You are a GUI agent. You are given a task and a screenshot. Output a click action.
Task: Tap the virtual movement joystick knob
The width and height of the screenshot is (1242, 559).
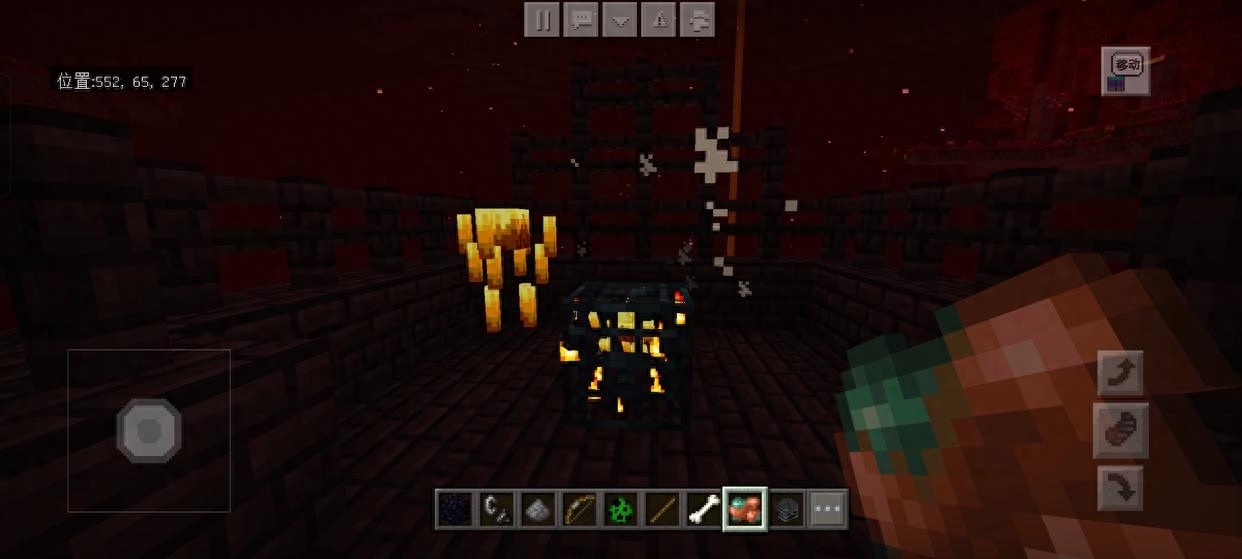[149, 431]
